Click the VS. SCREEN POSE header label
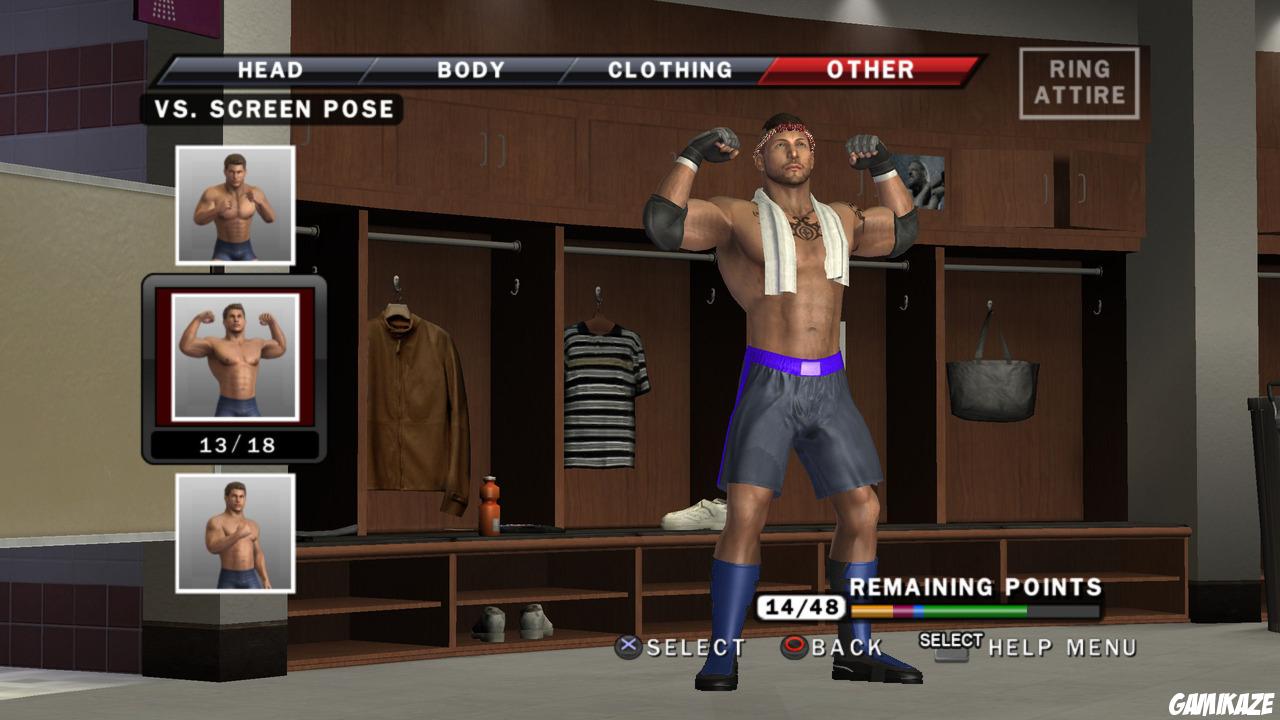Viewport: 1280px width, 720px height. click(275, 110)
